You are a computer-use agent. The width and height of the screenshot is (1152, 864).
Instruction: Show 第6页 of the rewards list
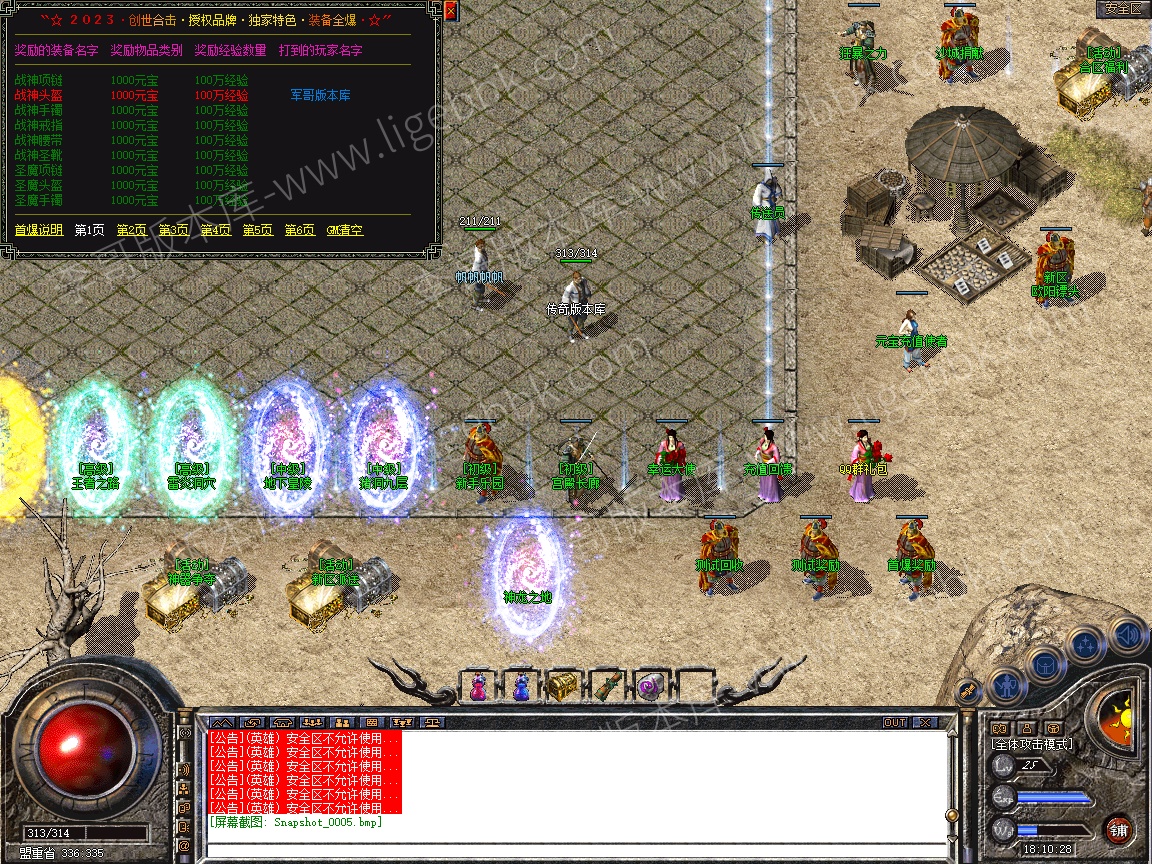[x=299, y=230]
